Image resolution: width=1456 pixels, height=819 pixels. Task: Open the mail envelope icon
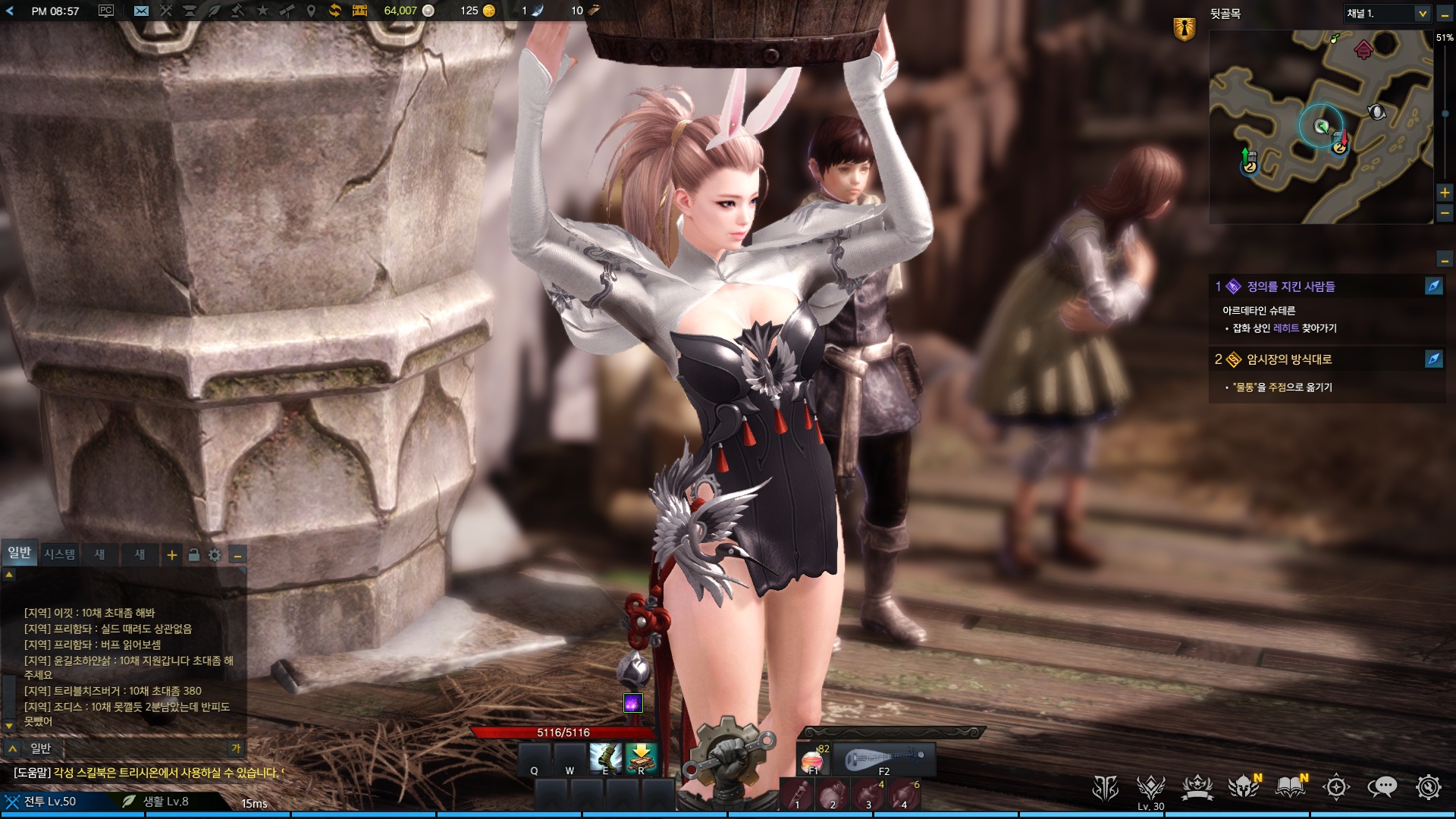click(x=141, y=11)
